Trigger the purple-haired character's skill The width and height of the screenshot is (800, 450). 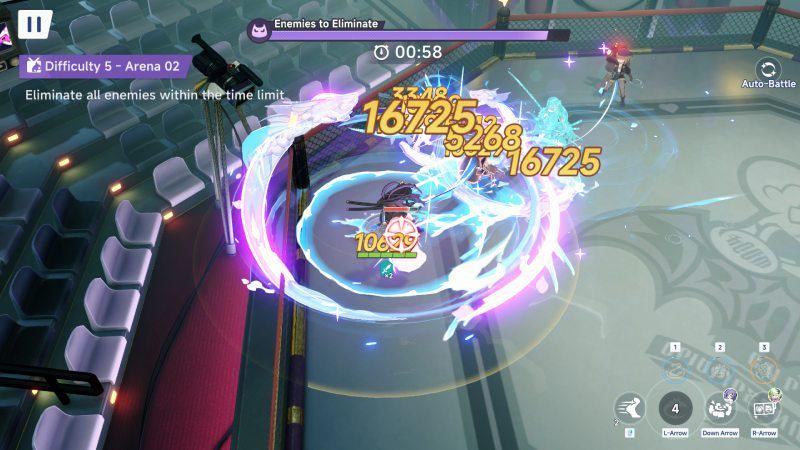[x=720, y=407]
